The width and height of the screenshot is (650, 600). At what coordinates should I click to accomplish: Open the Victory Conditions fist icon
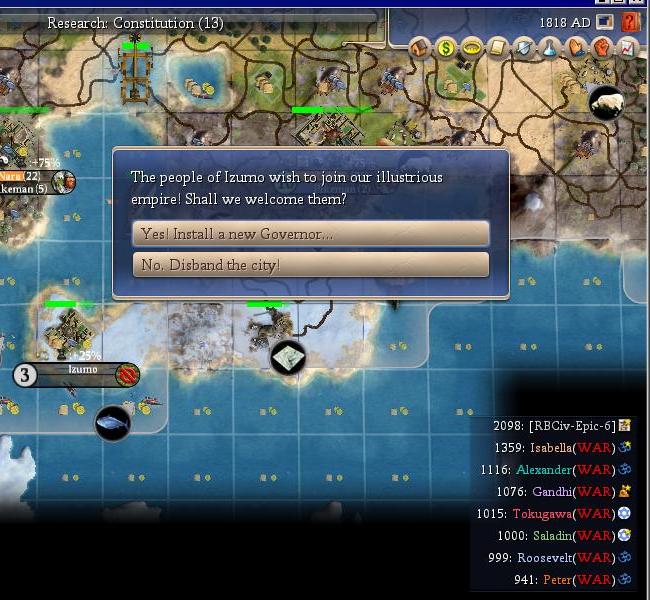click(602, 47)
